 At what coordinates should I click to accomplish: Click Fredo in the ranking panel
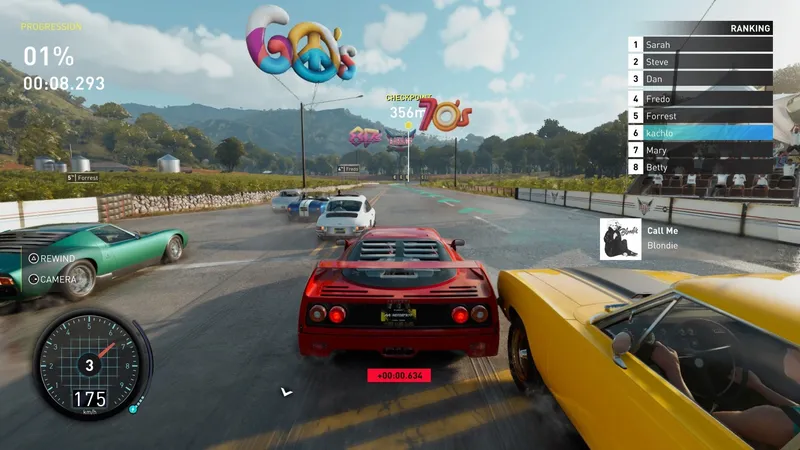(700, 99)
